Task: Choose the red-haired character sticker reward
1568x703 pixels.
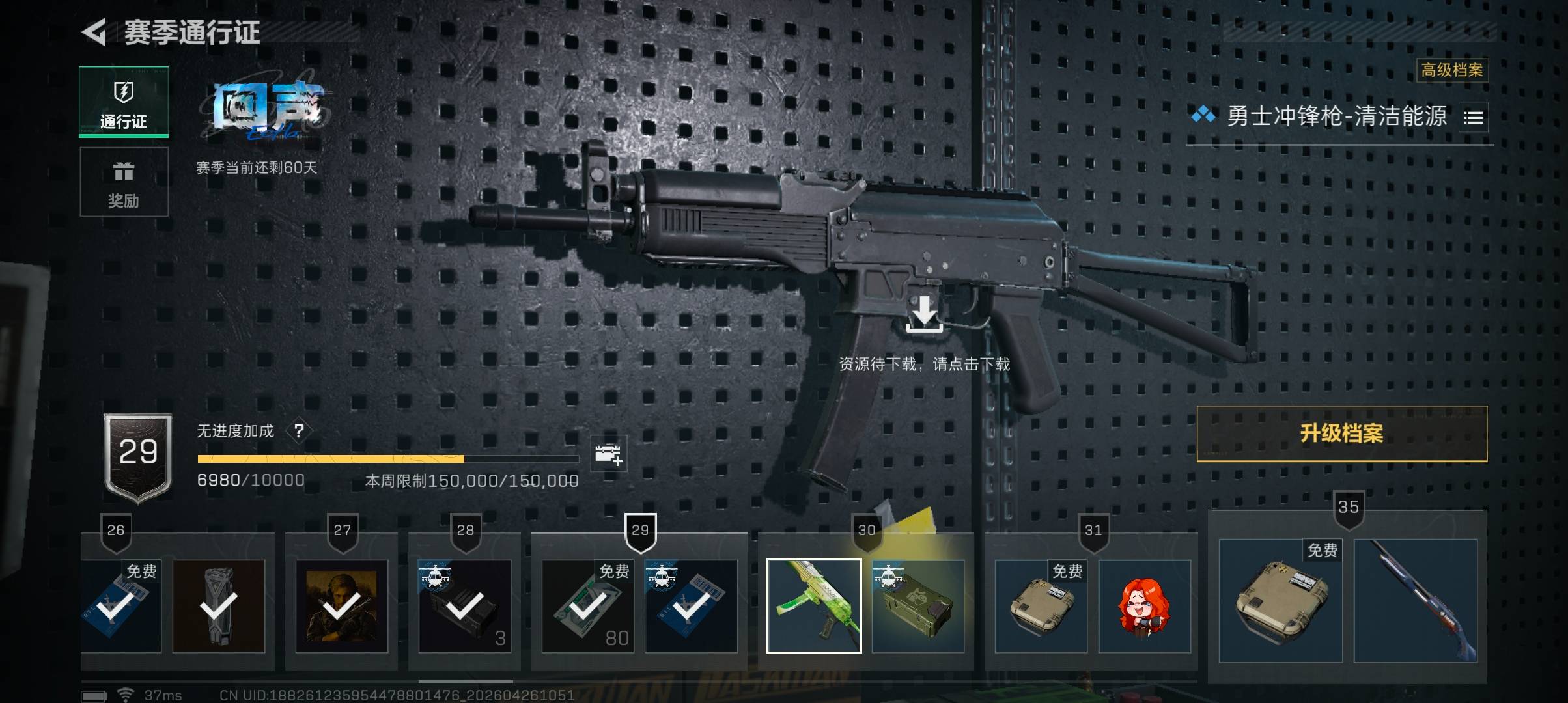Action: (1144, 605)
